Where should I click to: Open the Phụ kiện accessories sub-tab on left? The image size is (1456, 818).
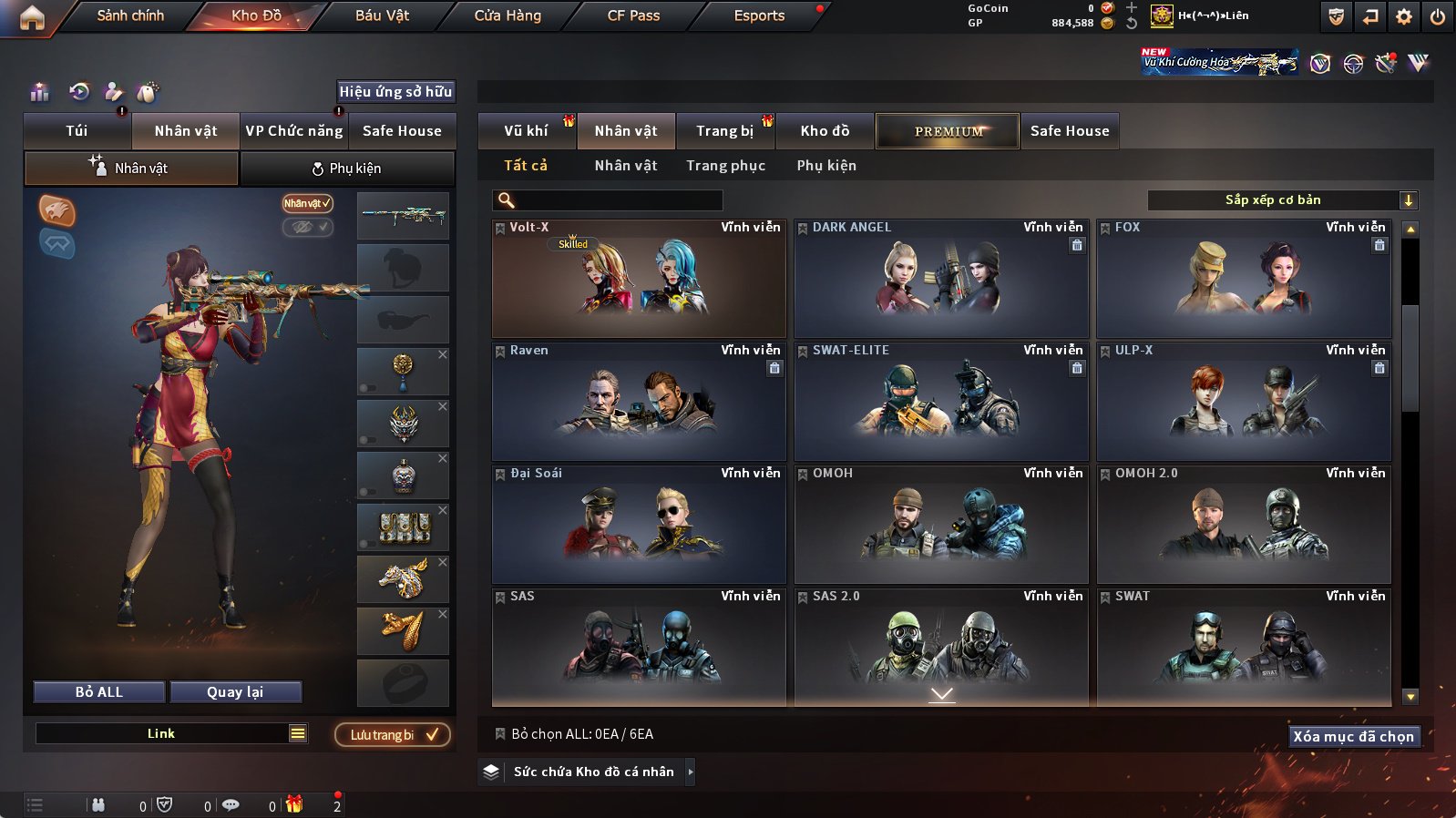coord(347,169)
